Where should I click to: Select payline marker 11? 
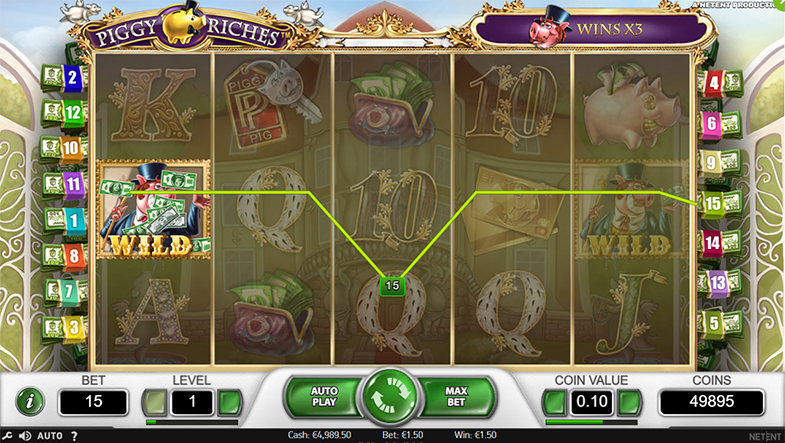tap(73, 184)
